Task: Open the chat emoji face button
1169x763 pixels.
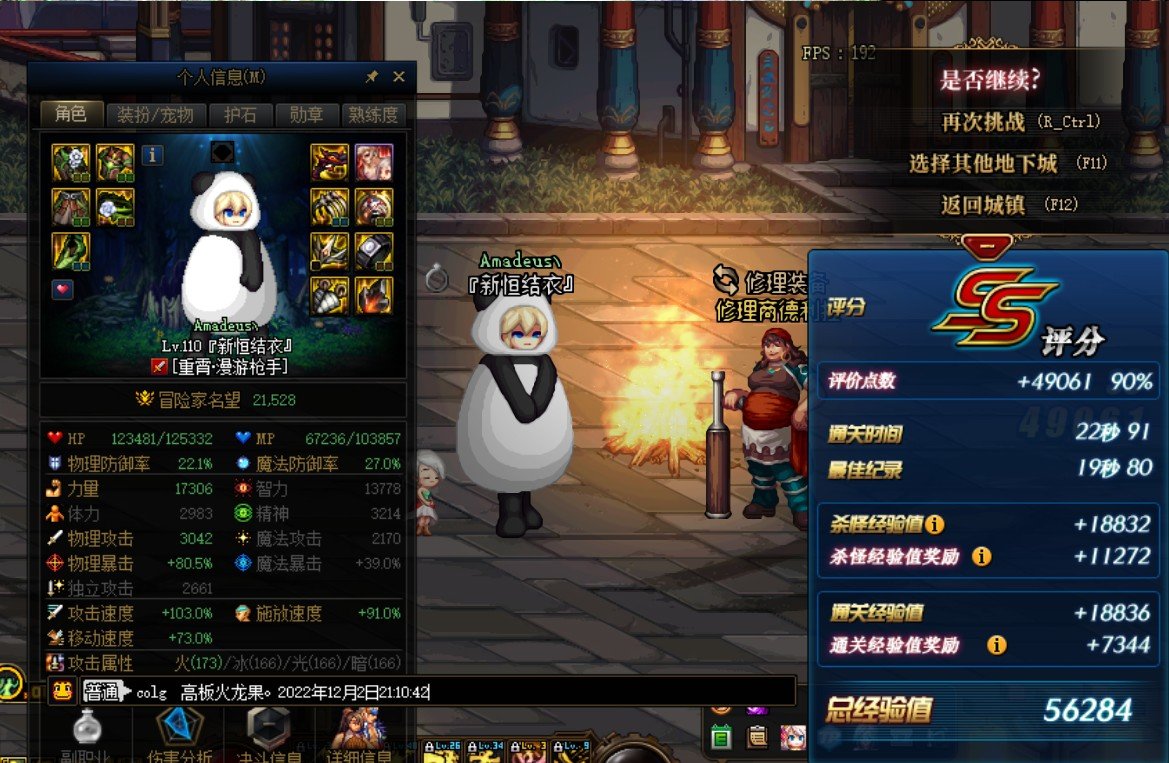Action: 62,691
